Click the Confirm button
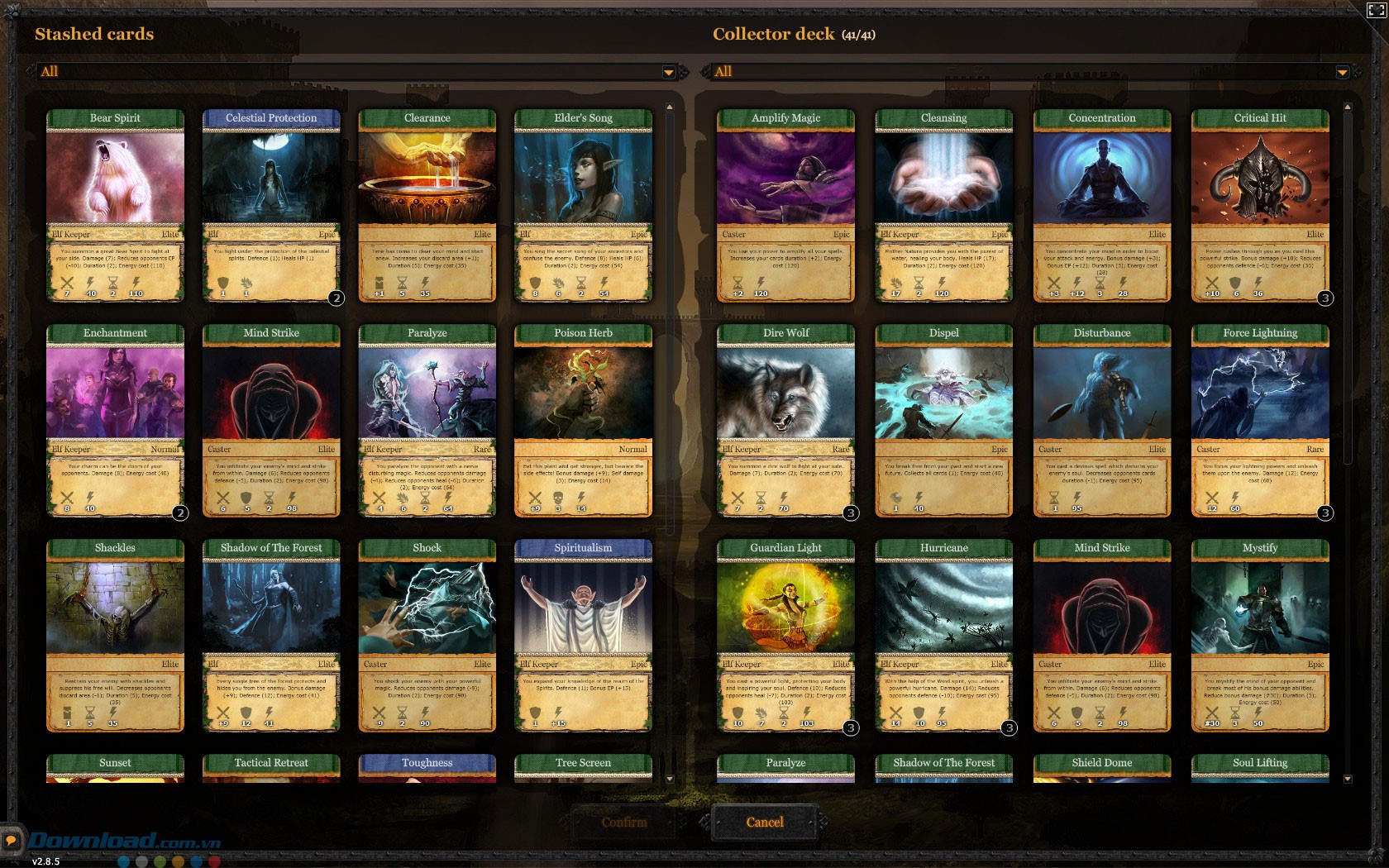The image size is (1389, 868). pos(626,823)
